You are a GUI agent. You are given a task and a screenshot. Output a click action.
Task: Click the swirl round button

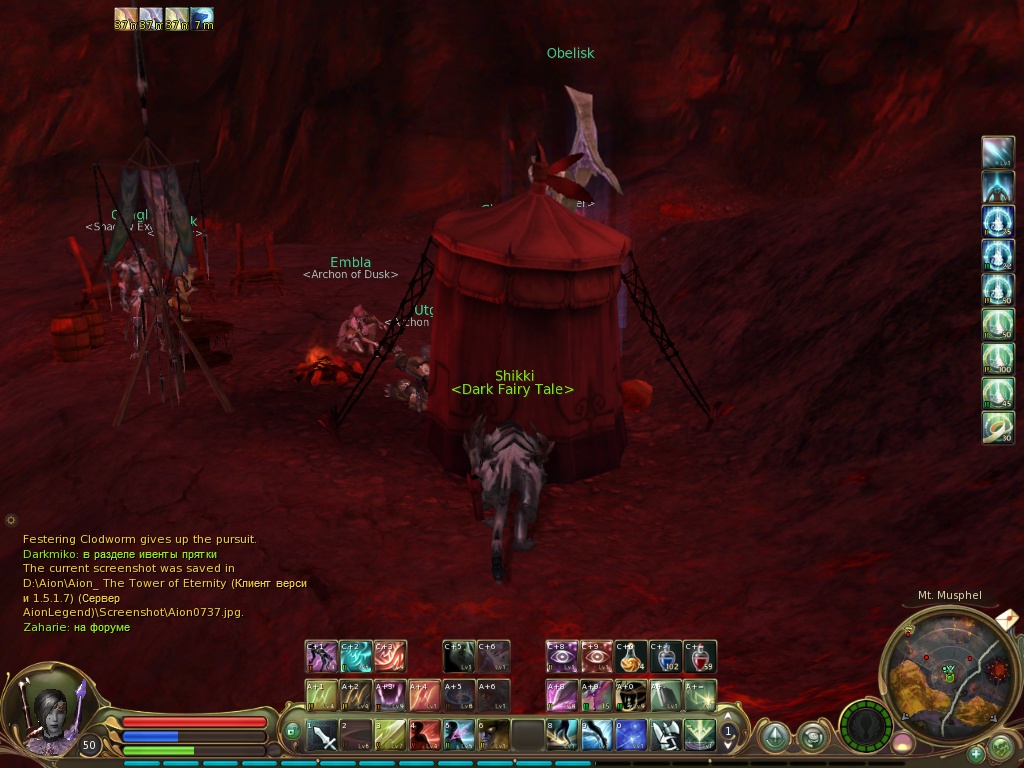pos(812,737)
